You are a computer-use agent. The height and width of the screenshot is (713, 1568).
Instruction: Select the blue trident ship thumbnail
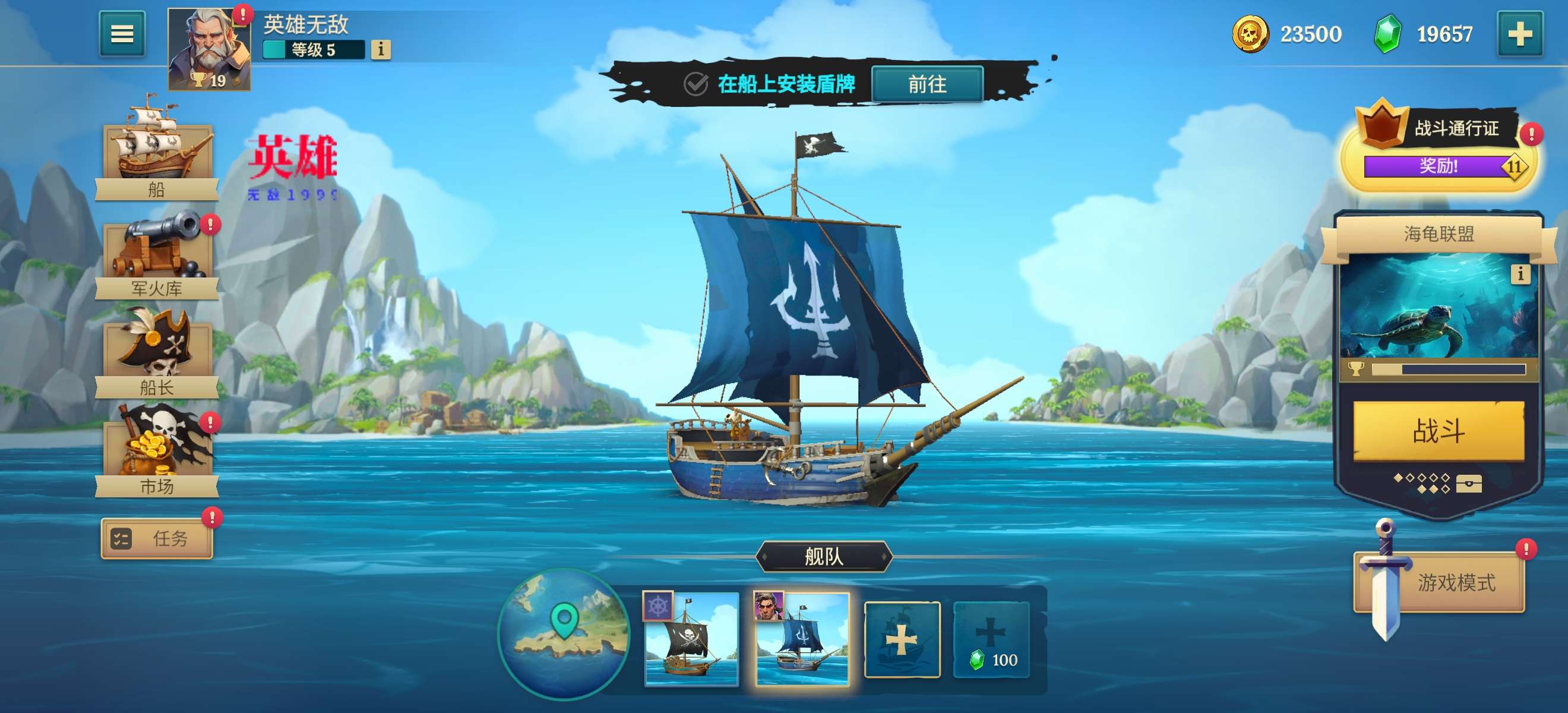(x=802, y=639)
